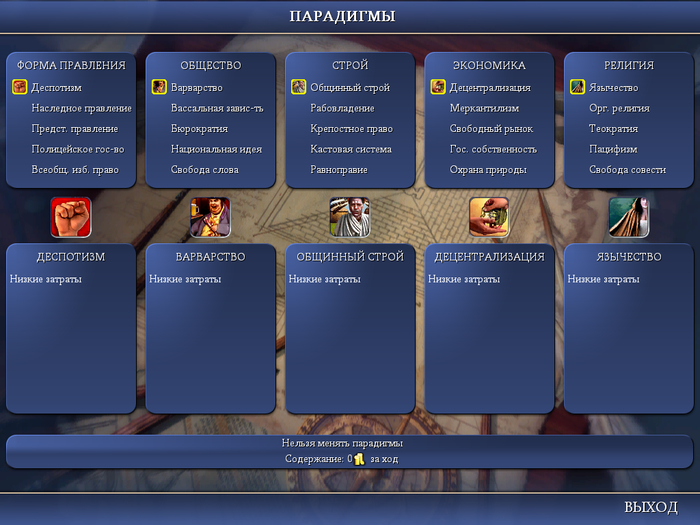Choose Кастовая система option
The image size is (700, 525).
coord(350,149)
